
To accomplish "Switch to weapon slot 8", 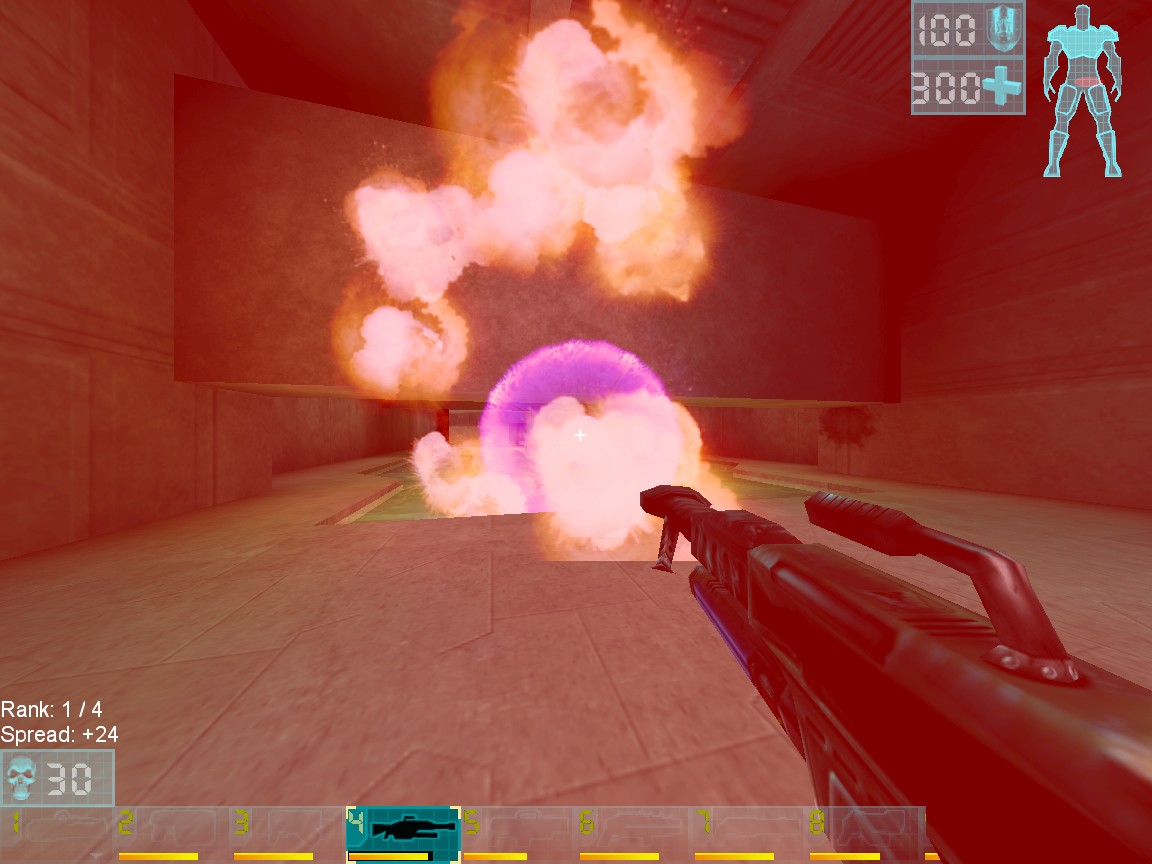I will pyautogui.click(x=864, y=829).
